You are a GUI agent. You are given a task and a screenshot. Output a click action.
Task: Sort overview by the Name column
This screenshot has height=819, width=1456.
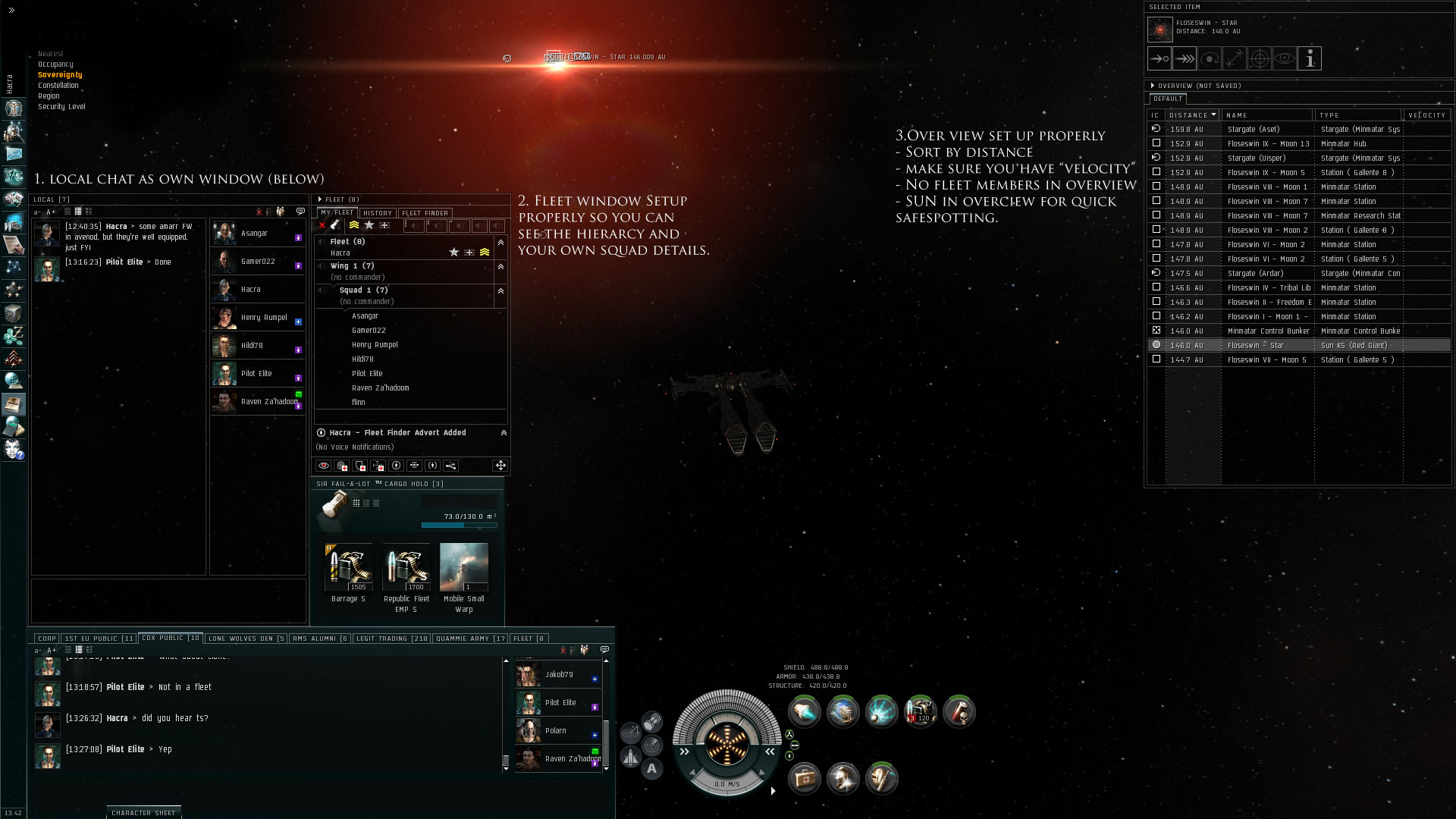tap(1266, 115)
